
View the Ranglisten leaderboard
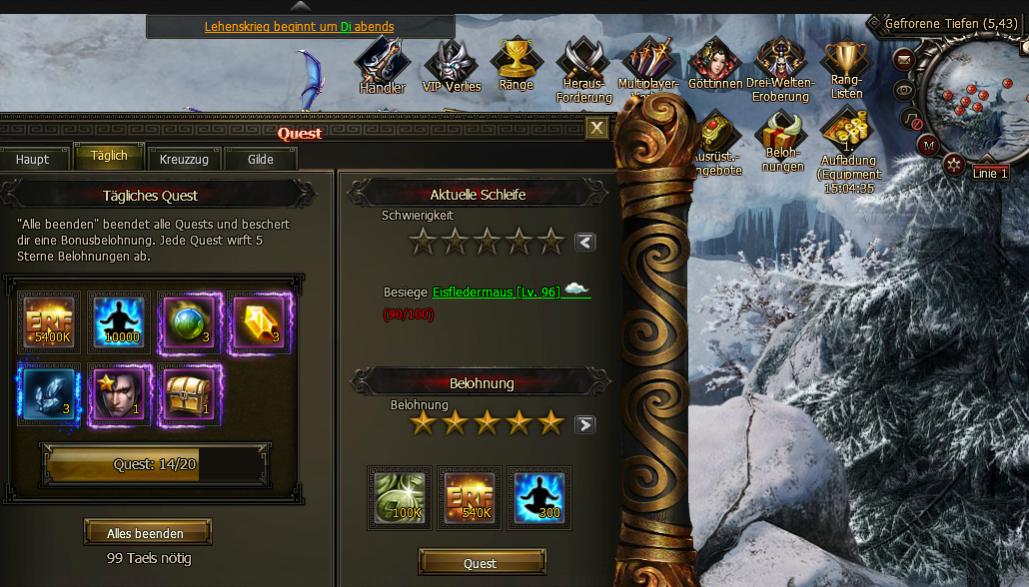[847, 68]
